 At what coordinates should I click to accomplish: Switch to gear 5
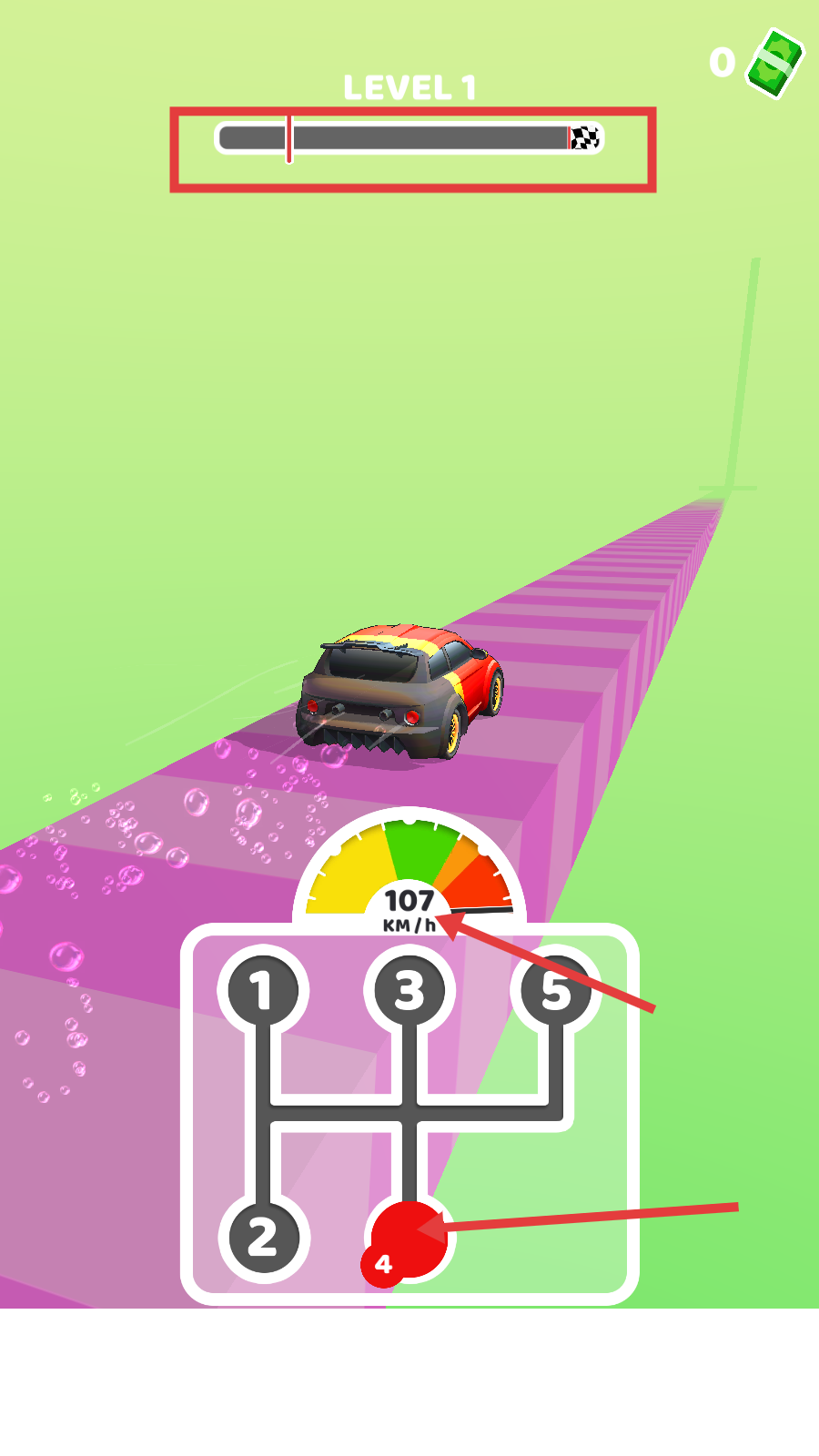point(555,990)
